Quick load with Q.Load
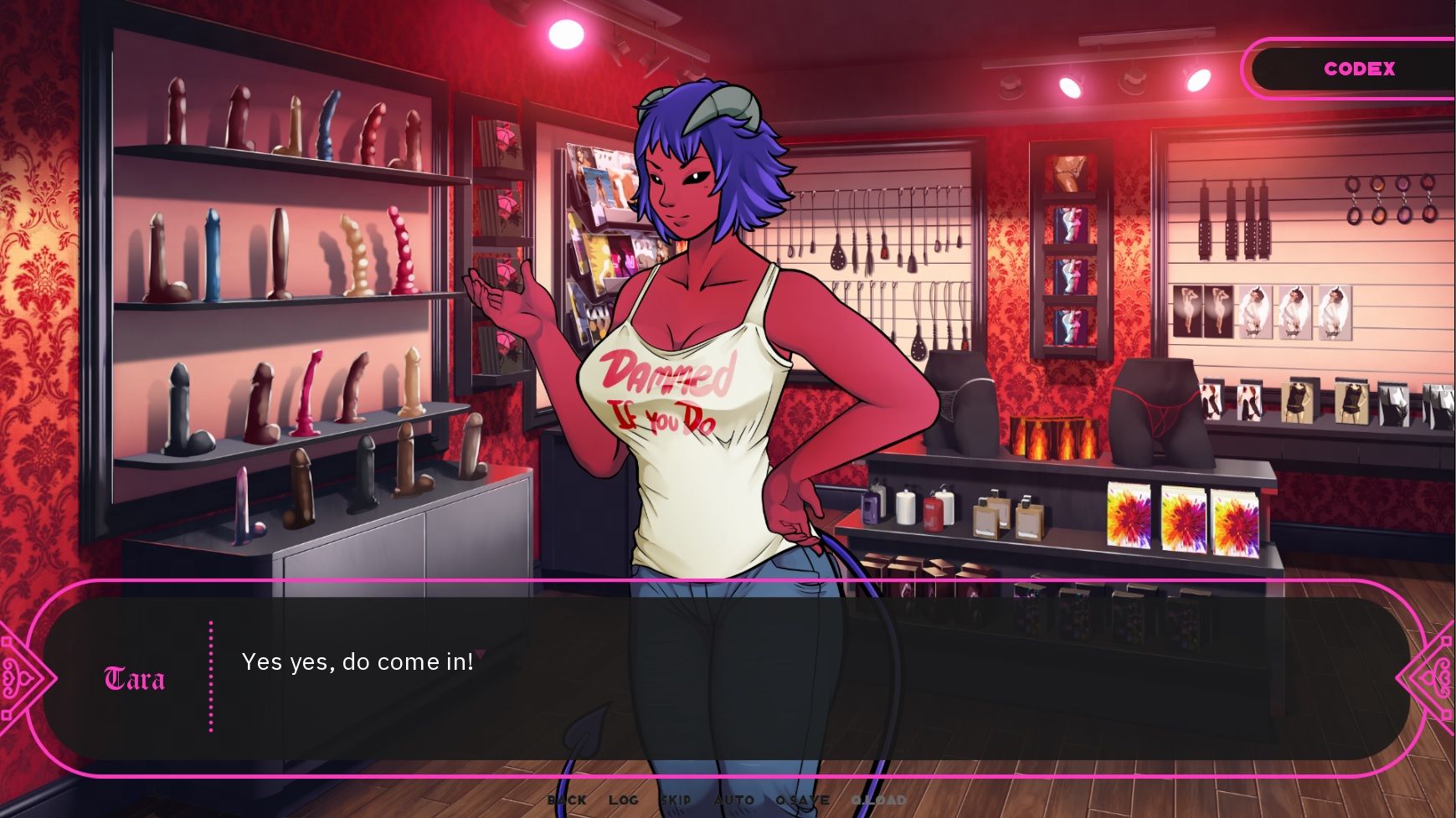 878,800
